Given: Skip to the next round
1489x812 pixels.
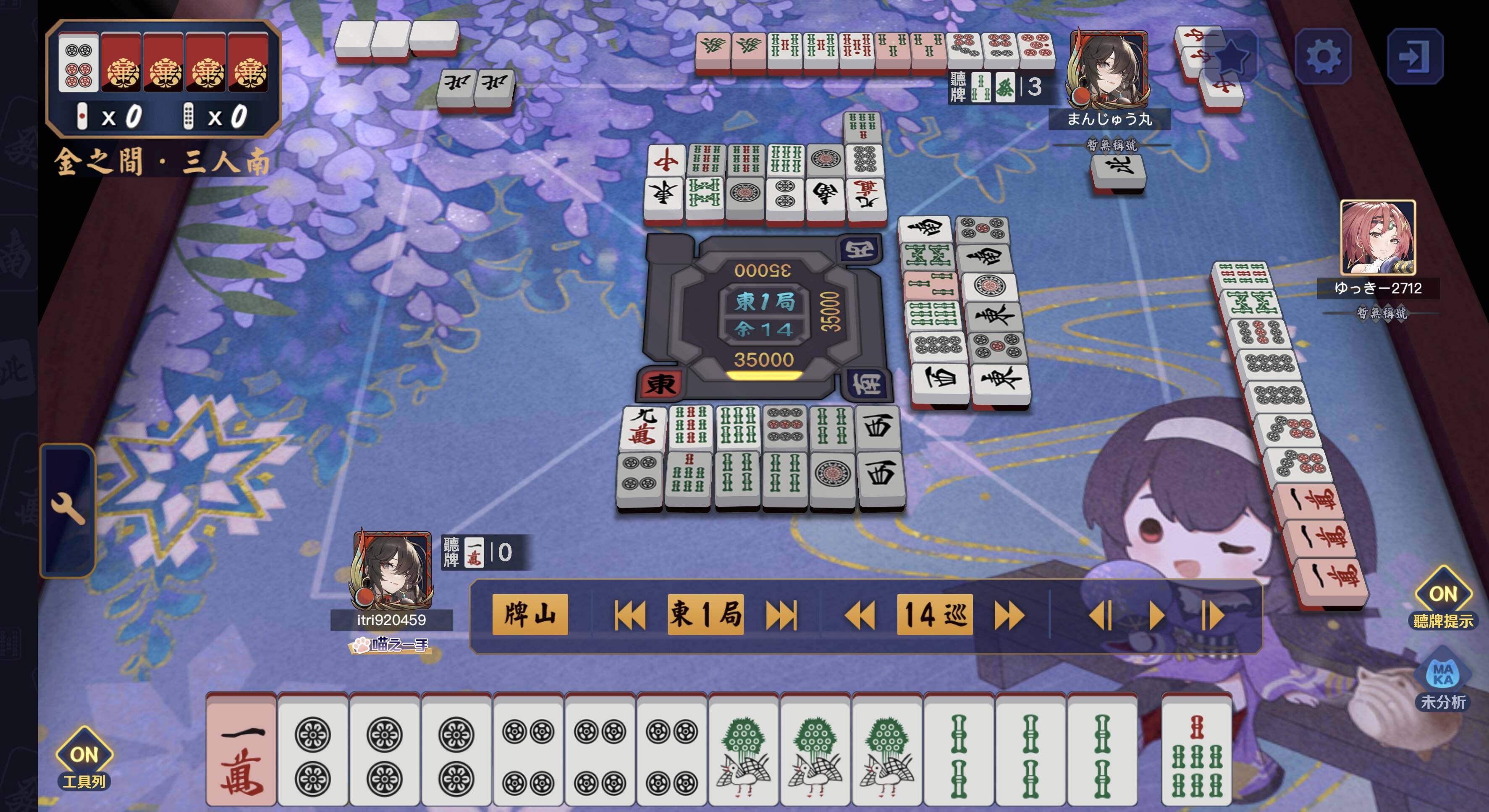Looking at the screenshot, I should pos(781,615).
